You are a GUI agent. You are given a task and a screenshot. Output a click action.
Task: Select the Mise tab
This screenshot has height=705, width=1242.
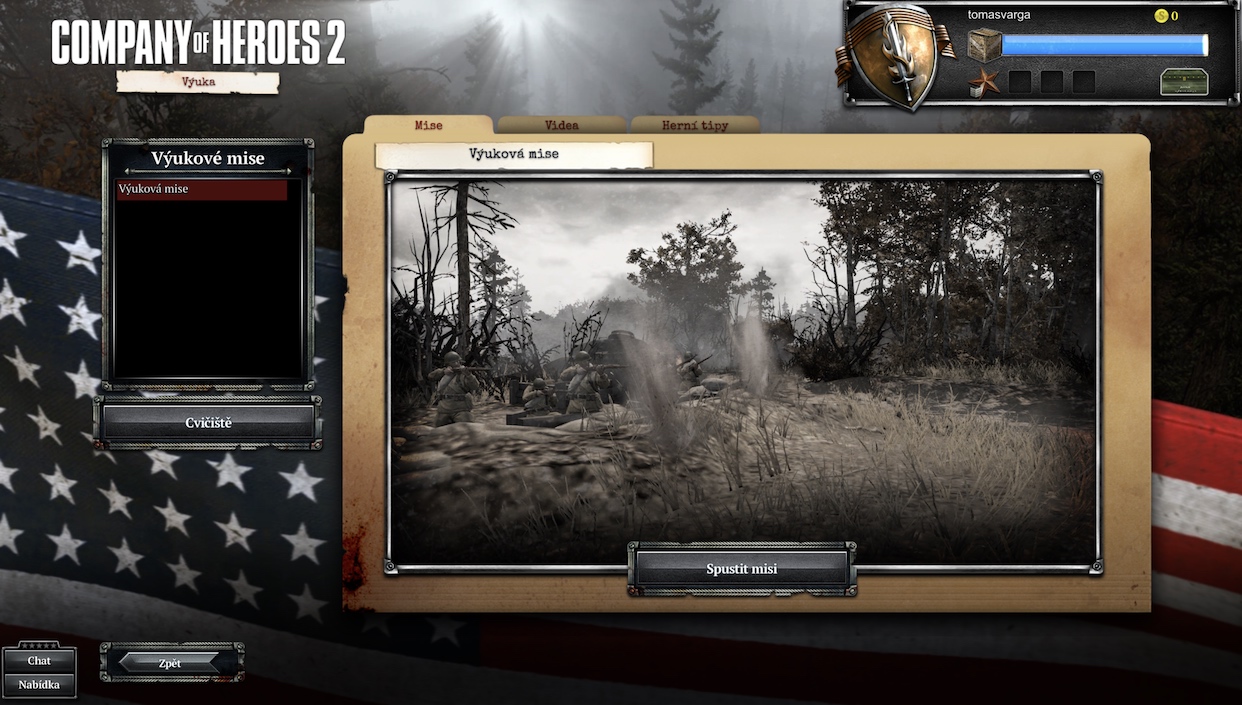tap(428, 126)
